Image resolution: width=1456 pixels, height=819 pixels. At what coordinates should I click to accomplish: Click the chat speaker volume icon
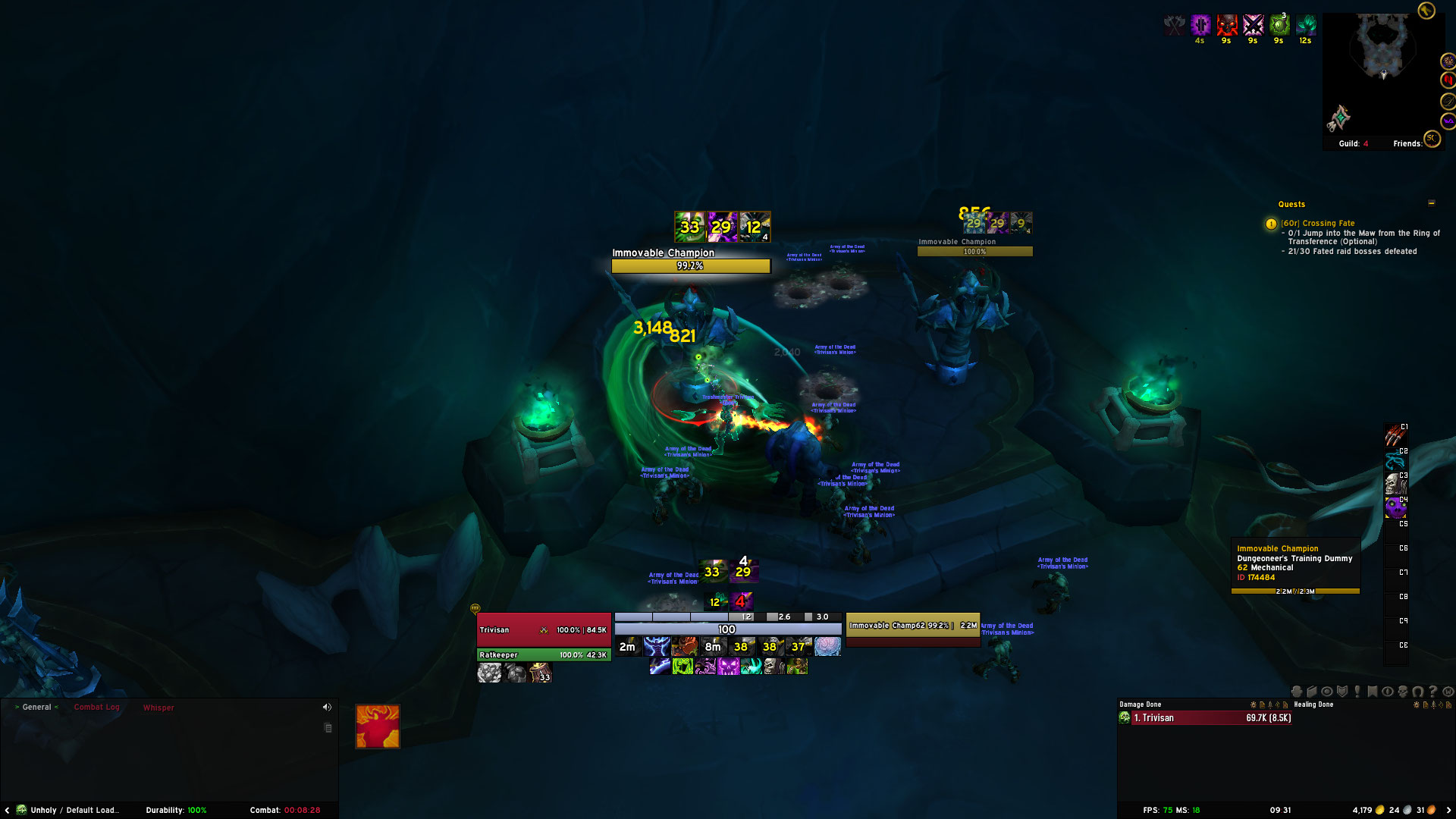(327, 707)
